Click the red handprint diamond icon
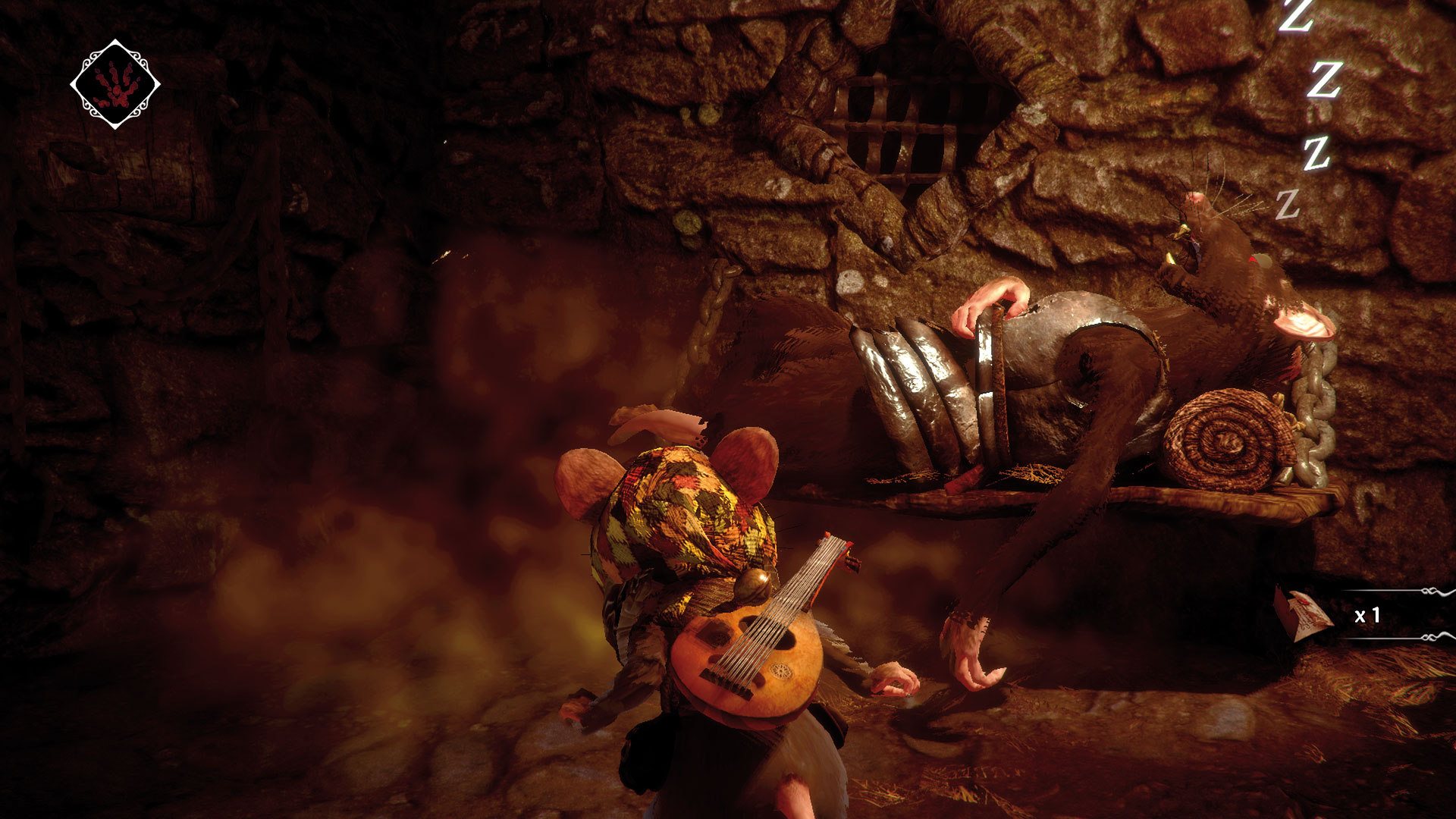 click(115, 84)
